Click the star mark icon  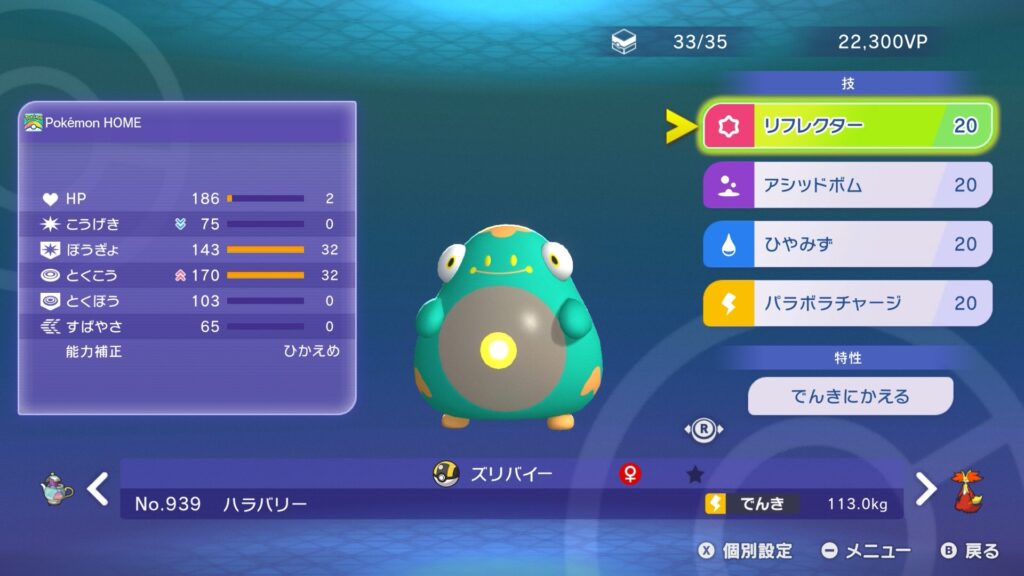(x=695, y=474)
